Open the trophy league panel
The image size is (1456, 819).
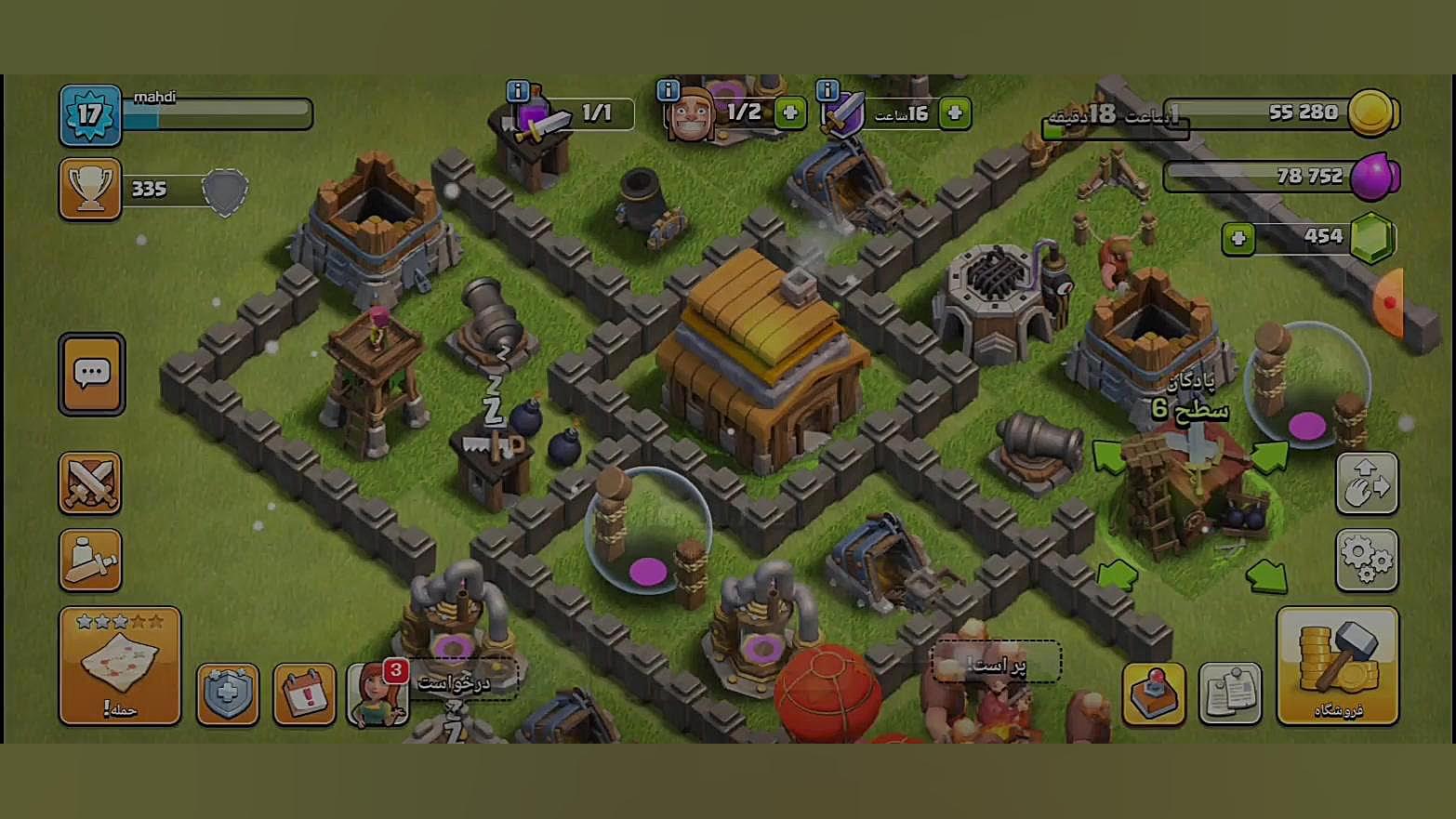click(x=90, y=189)
